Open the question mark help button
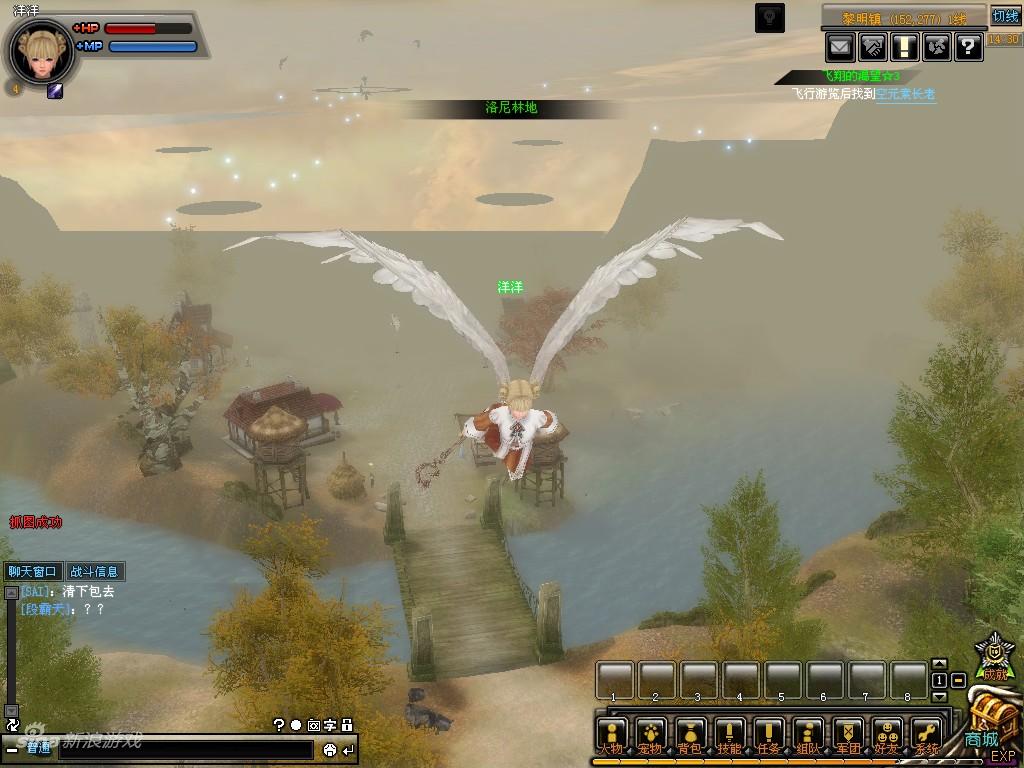 (x=968, y=46)
